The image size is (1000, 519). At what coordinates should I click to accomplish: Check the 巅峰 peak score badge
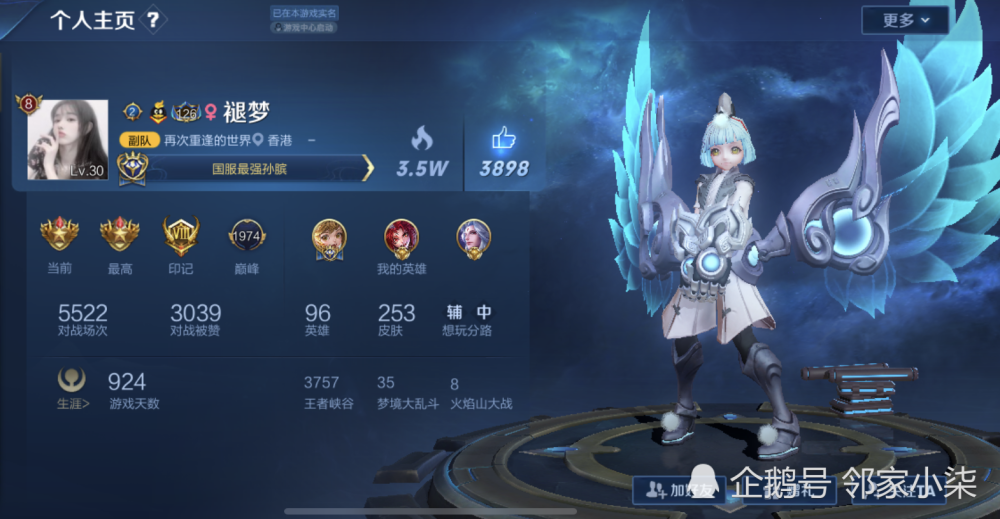[246, 236]
